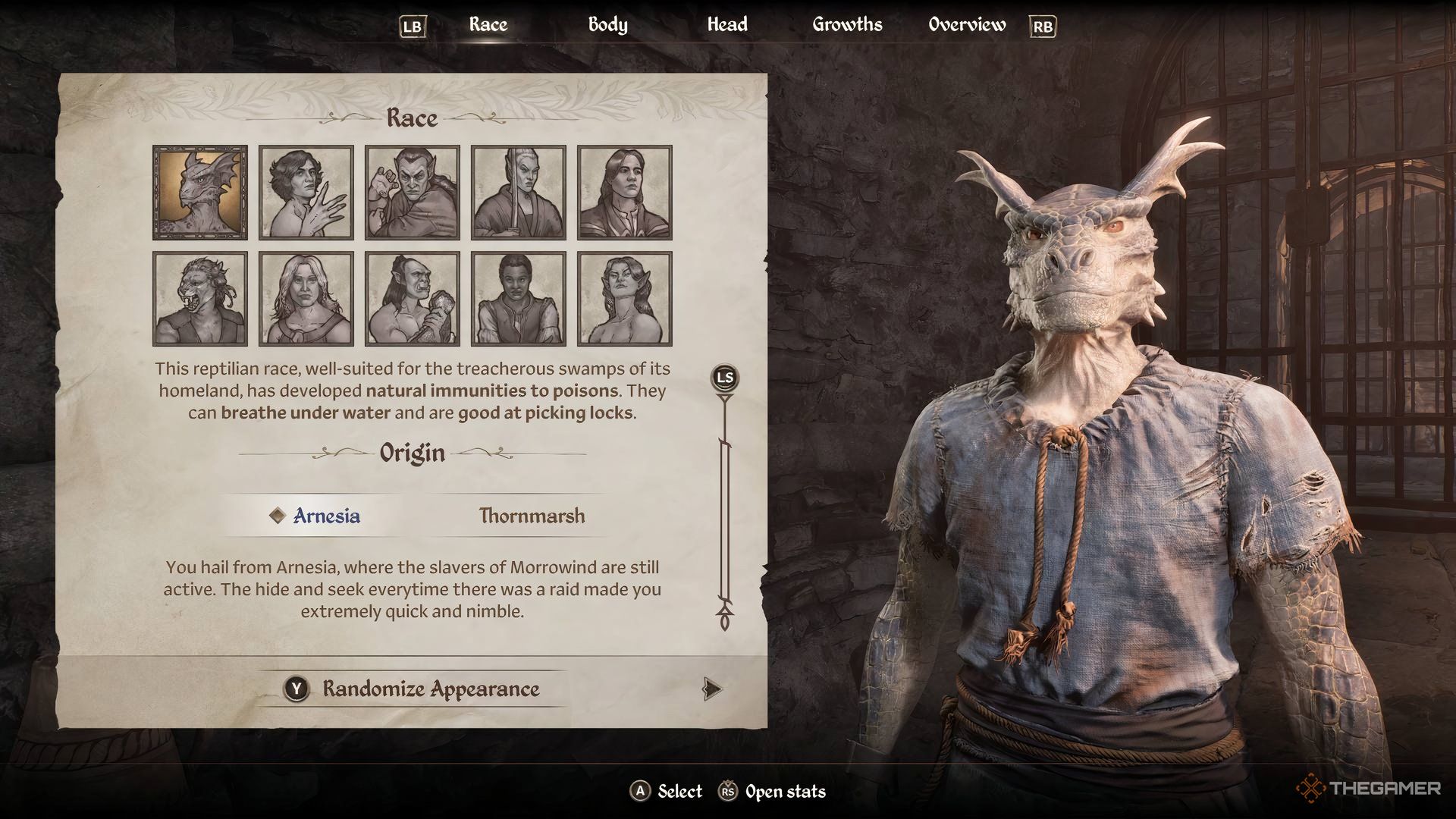Viewport: 1456px width, 819px height.
Task: Expand more options via arrow beside Randomize Appearance
Action: (711, 690)
